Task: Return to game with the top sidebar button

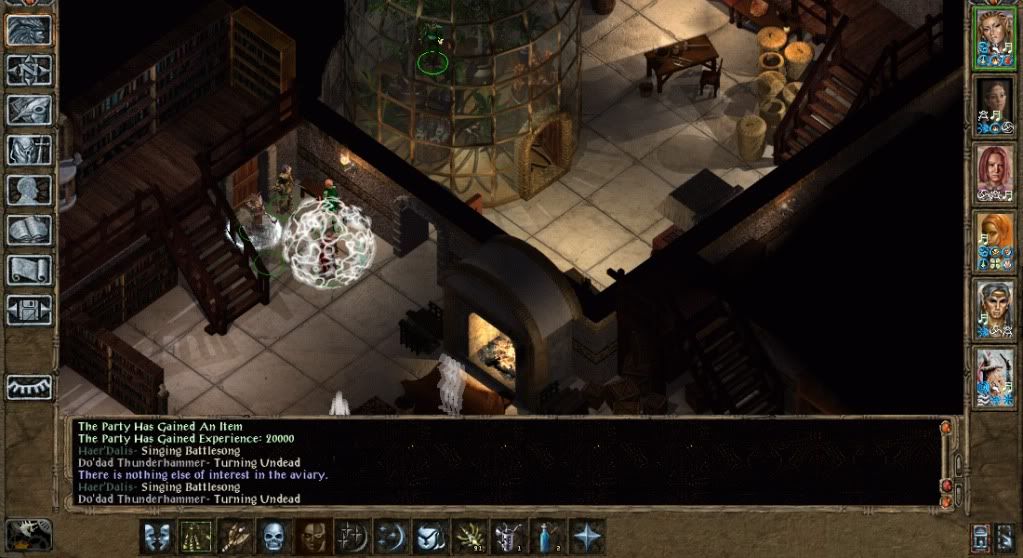Action: [29, 30]
